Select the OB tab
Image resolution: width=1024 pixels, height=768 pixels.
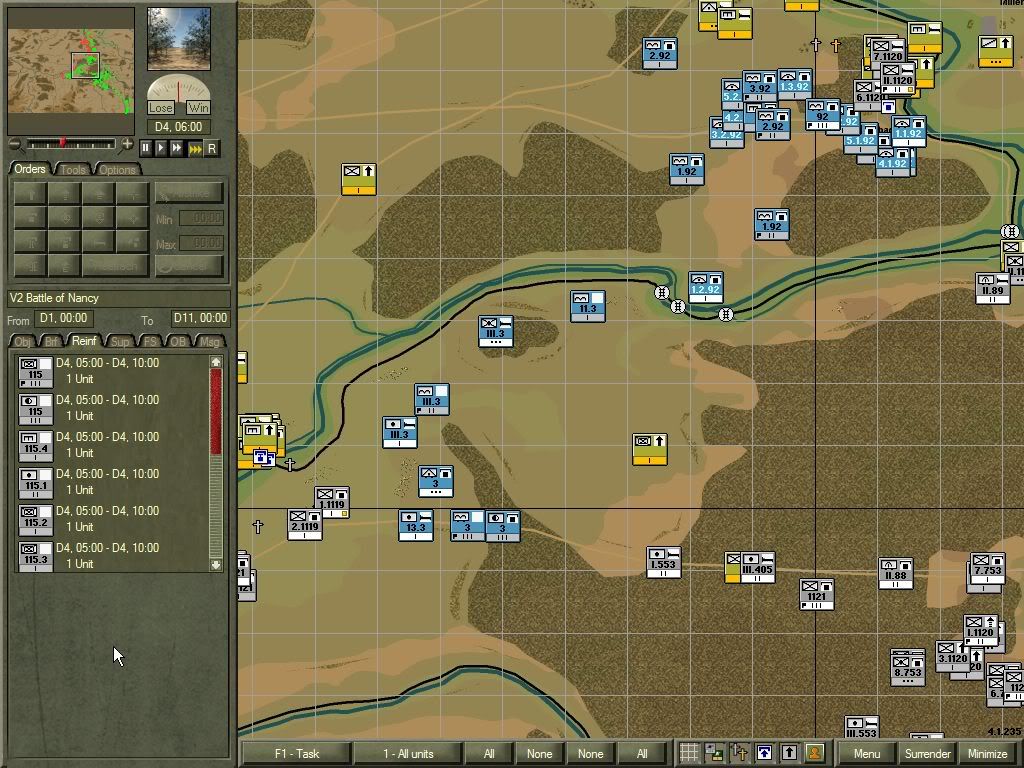[x=178, y=342]
